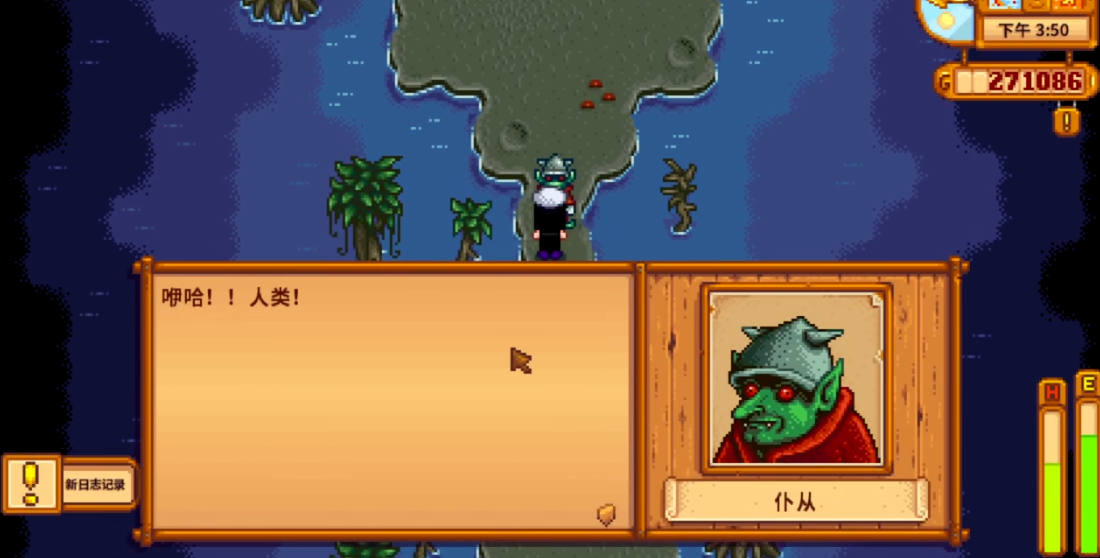This screenshot has width=1100, height=558.
Task: Open the new journal entry notification
Action: click(x=68, y=484)
